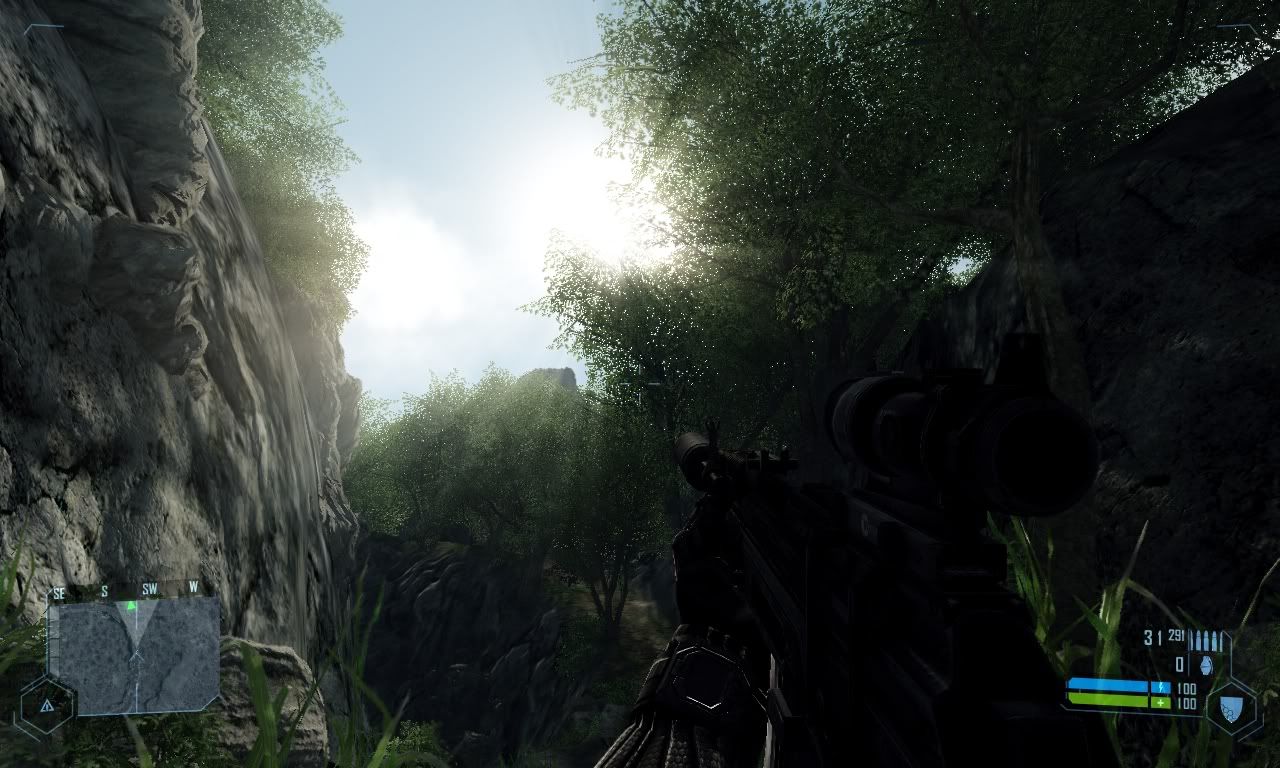This screenshot has height=768, width=1280.
Task: Toggle the grenade count indicator showing 0
Action: tap(1179, 664)
